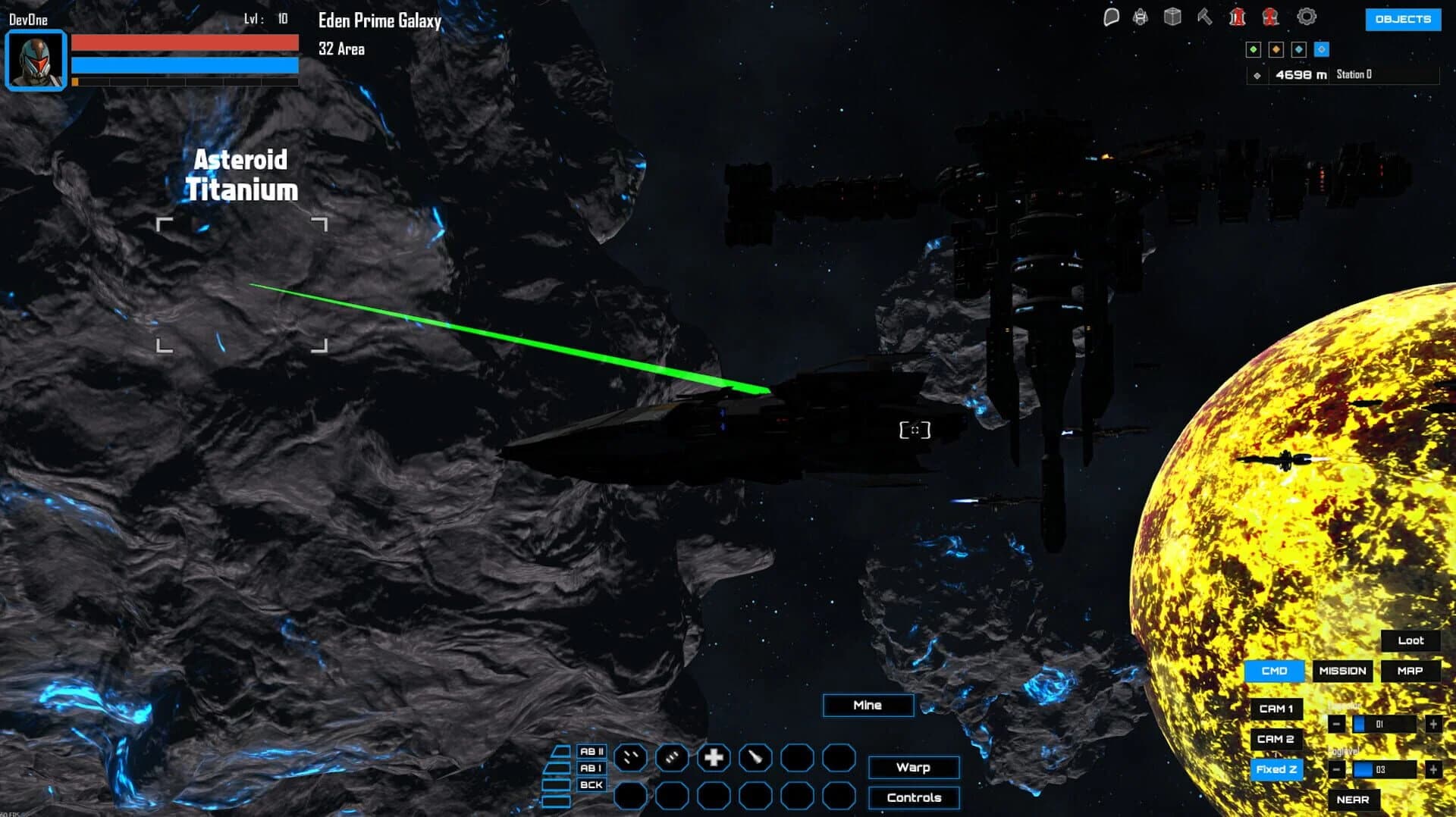The image size is (1456, 817).
Task: Toggle the green diamond object filter
Action: [x=1254, y=49]
